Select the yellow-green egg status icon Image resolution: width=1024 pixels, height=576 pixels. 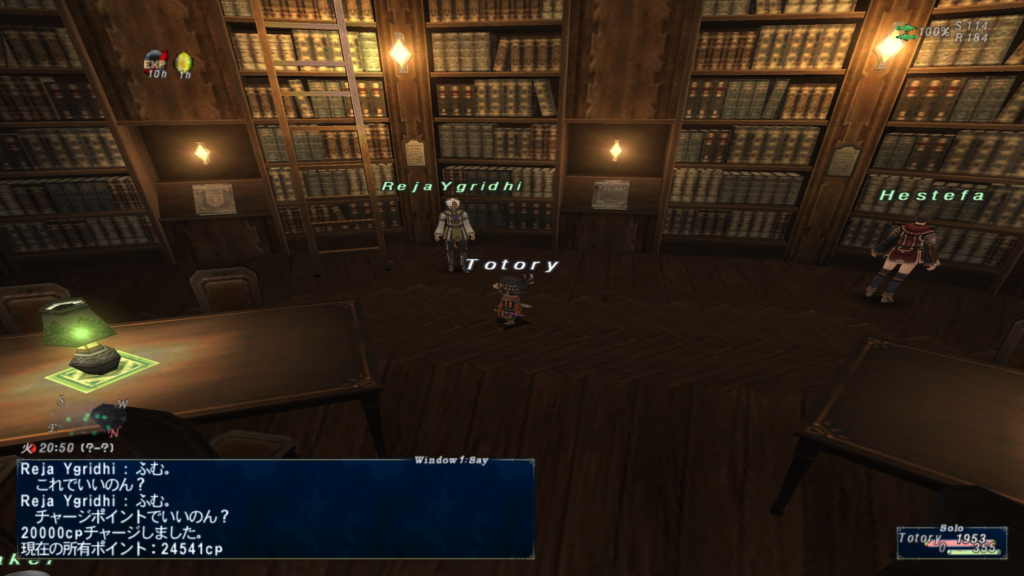[184, 63]
